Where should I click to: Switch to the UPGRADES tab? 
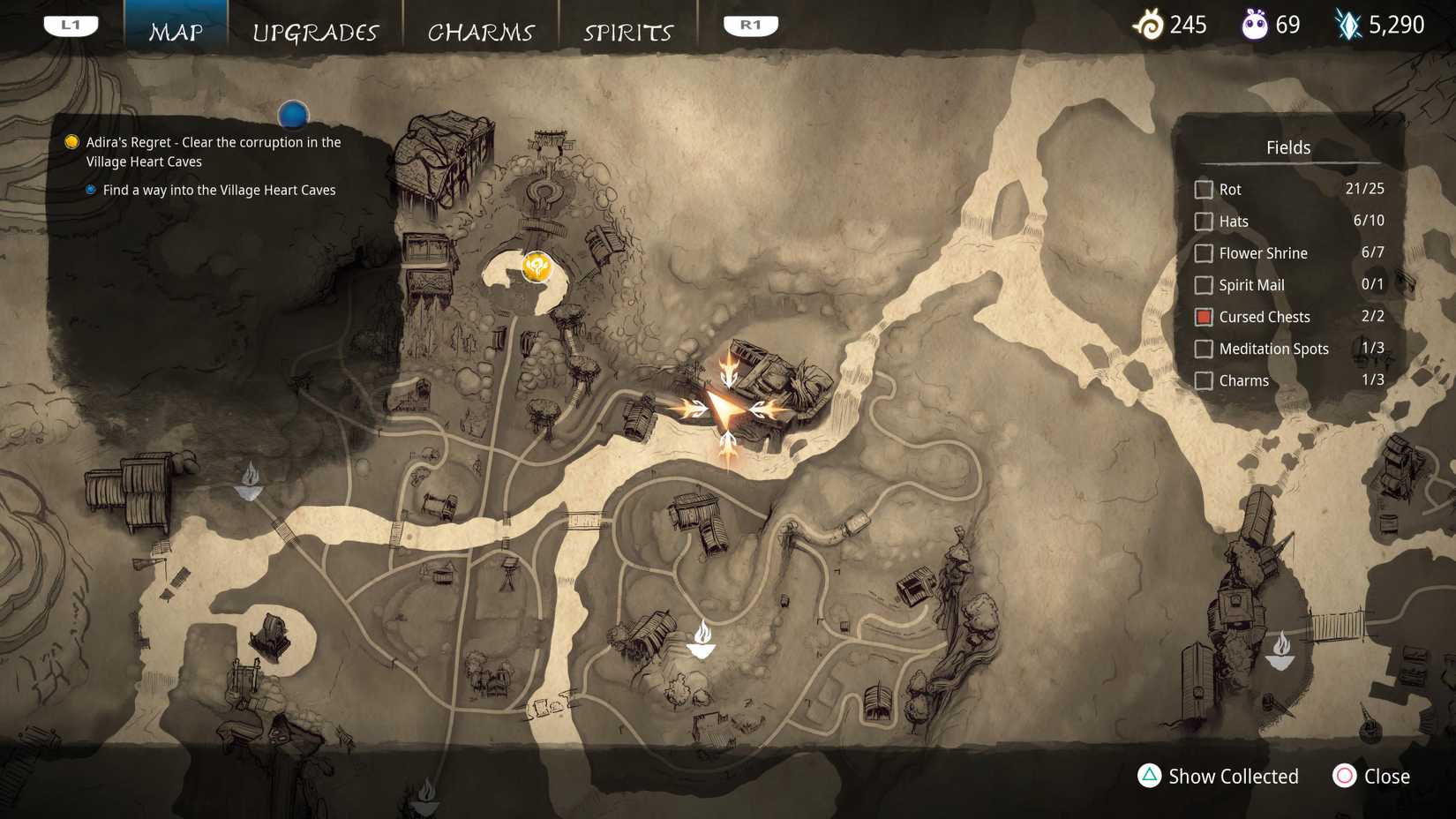point(316,32)
